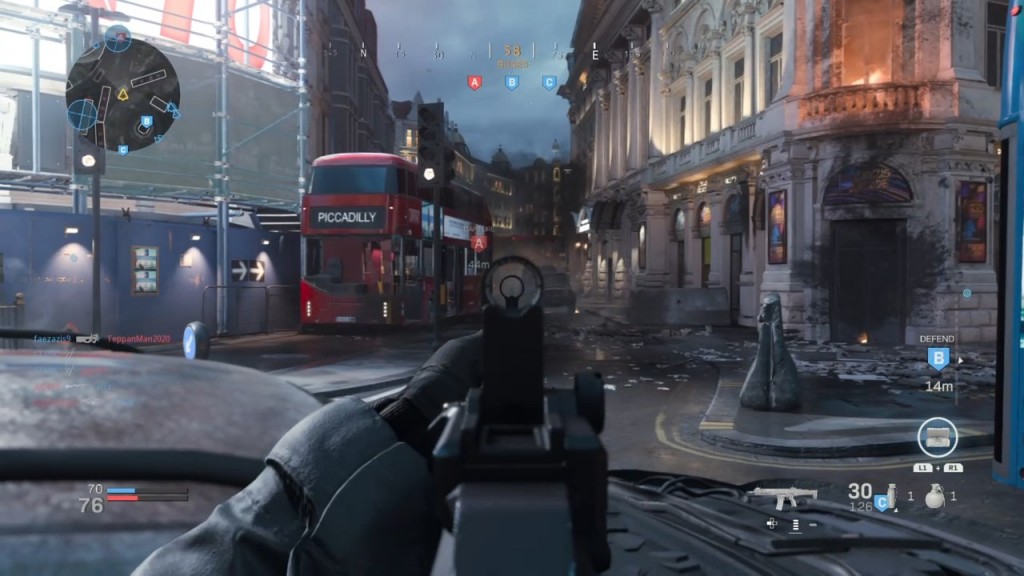Click the blue C objective flag in the top bar
The image size is (1024, 576).
pyautogui.click(x=549, y=83)
